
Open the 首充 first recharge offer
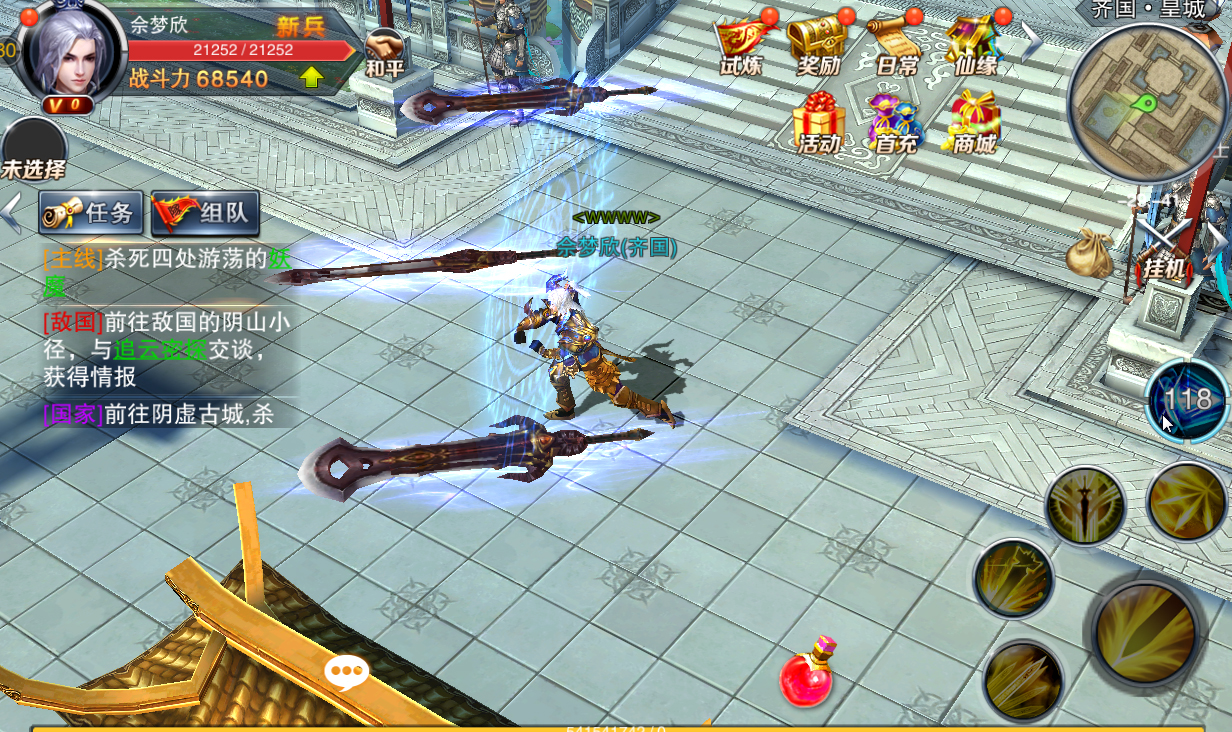(x=895, y=122)
